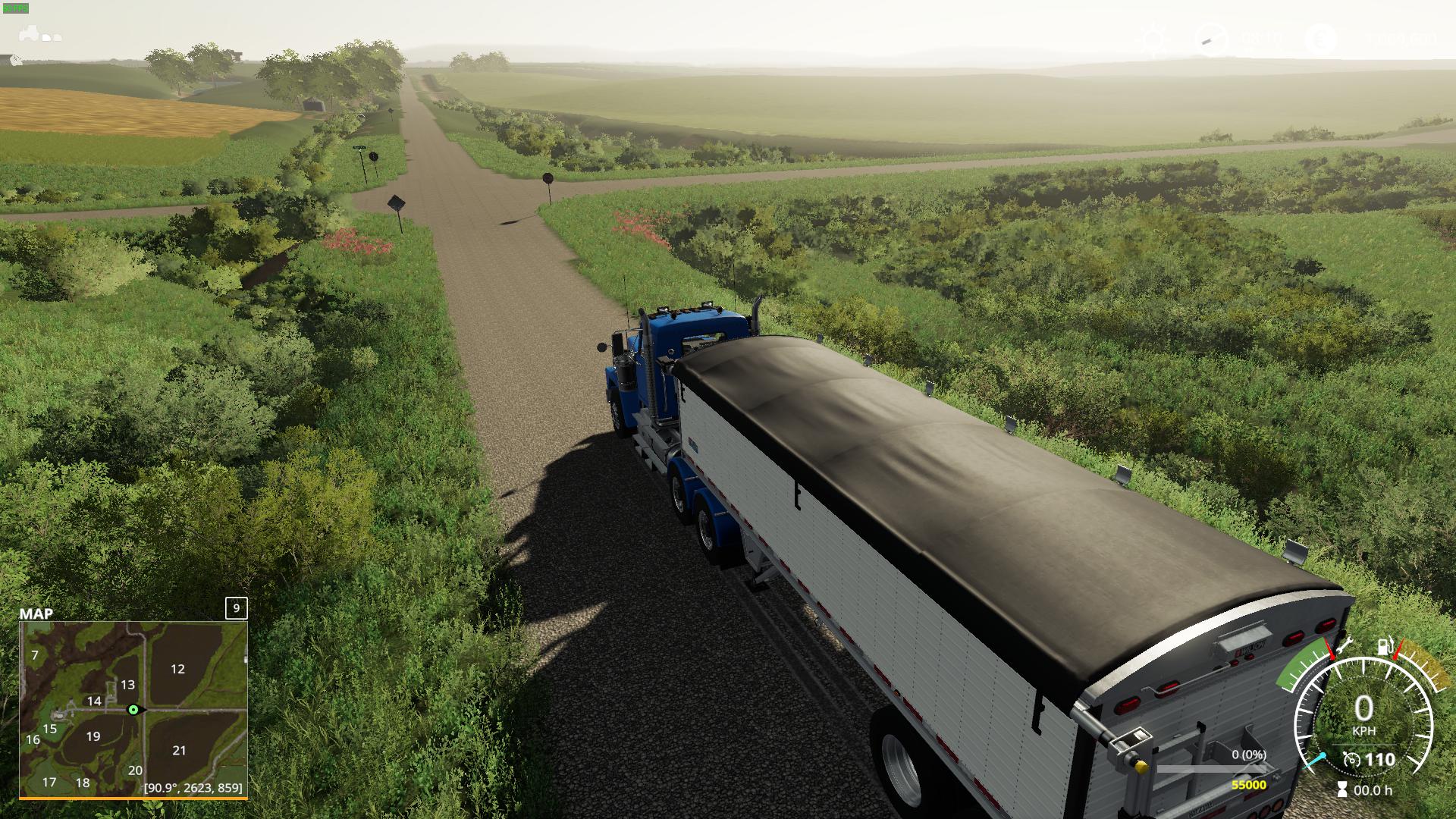Click the euro money icon
The width and height of the screenshot is (1456, 819).
pos(1323,38)
